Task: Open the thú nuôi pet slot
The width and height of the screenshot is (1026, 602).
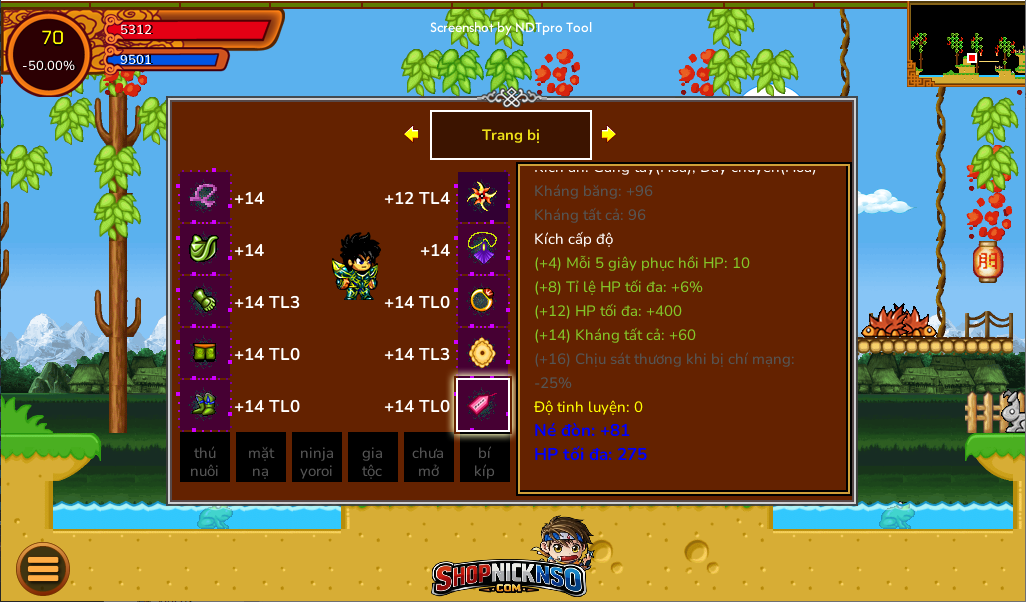Action: [205, 458]
